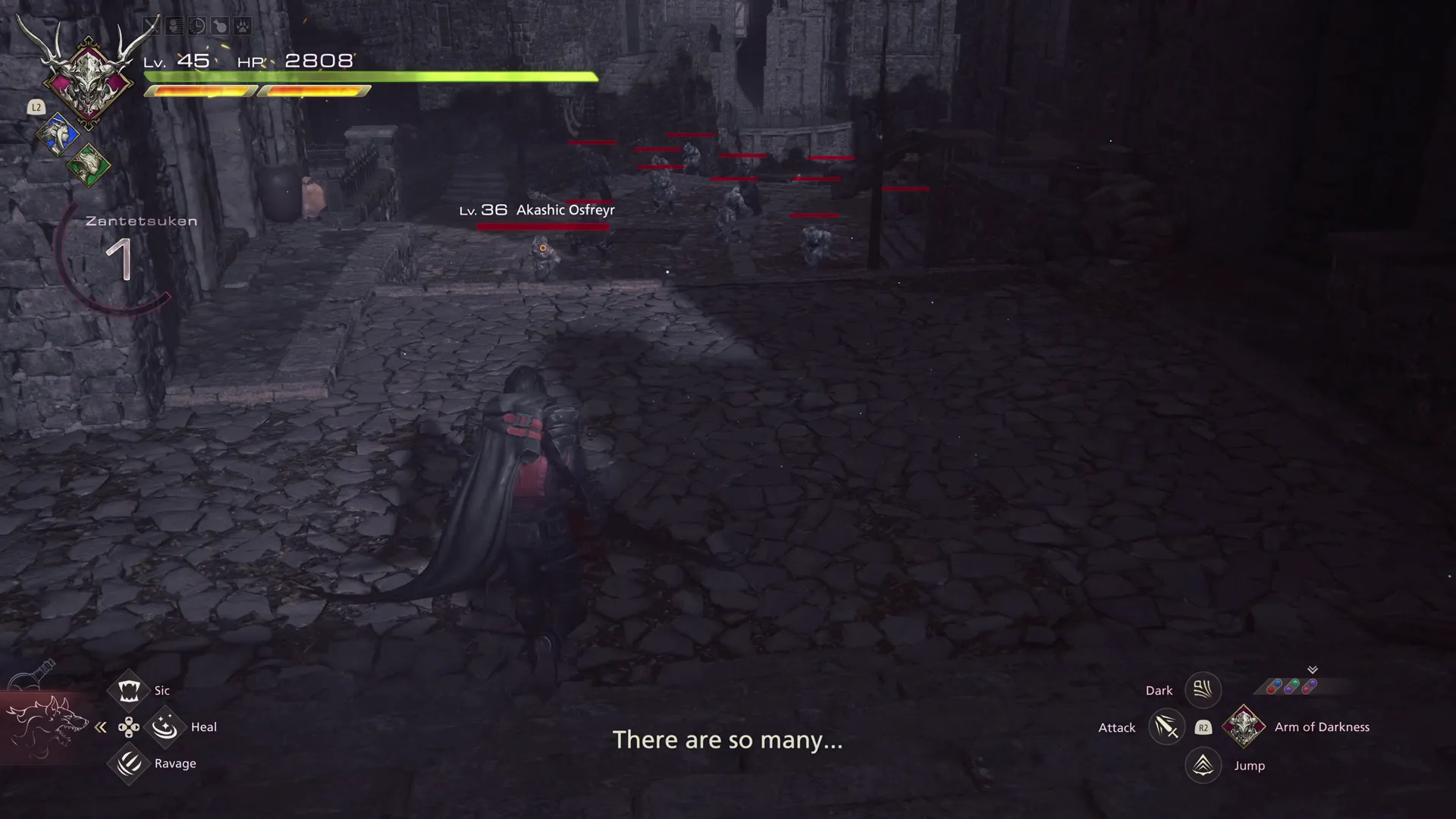Click the Dark ability trail icon
The width and height of the screenshot is (1456, 819).
pyautogui.click(x=1203, y=689)
